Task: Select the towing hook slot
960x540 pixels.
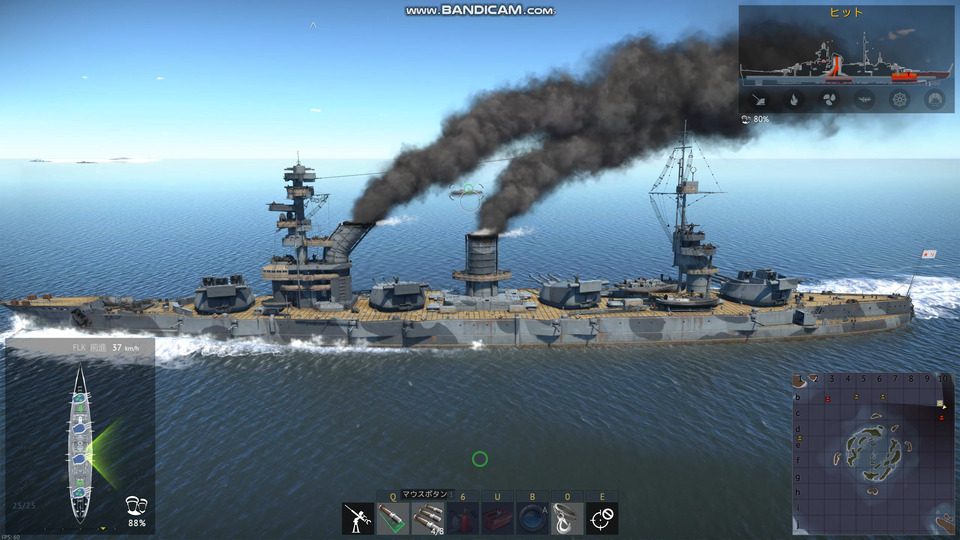Action: point(567,518)
